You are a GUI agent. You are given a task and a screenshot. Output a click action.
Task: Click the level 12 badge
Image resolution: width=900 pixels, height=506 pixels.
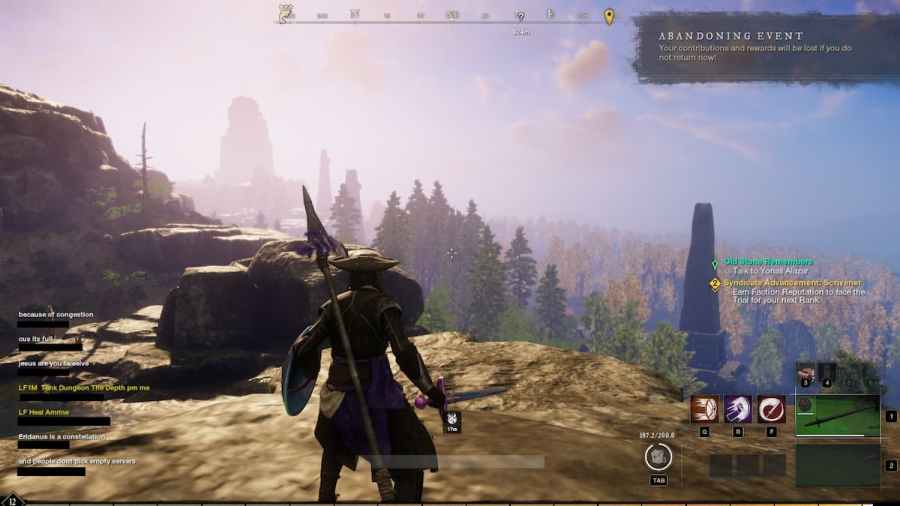12,500
